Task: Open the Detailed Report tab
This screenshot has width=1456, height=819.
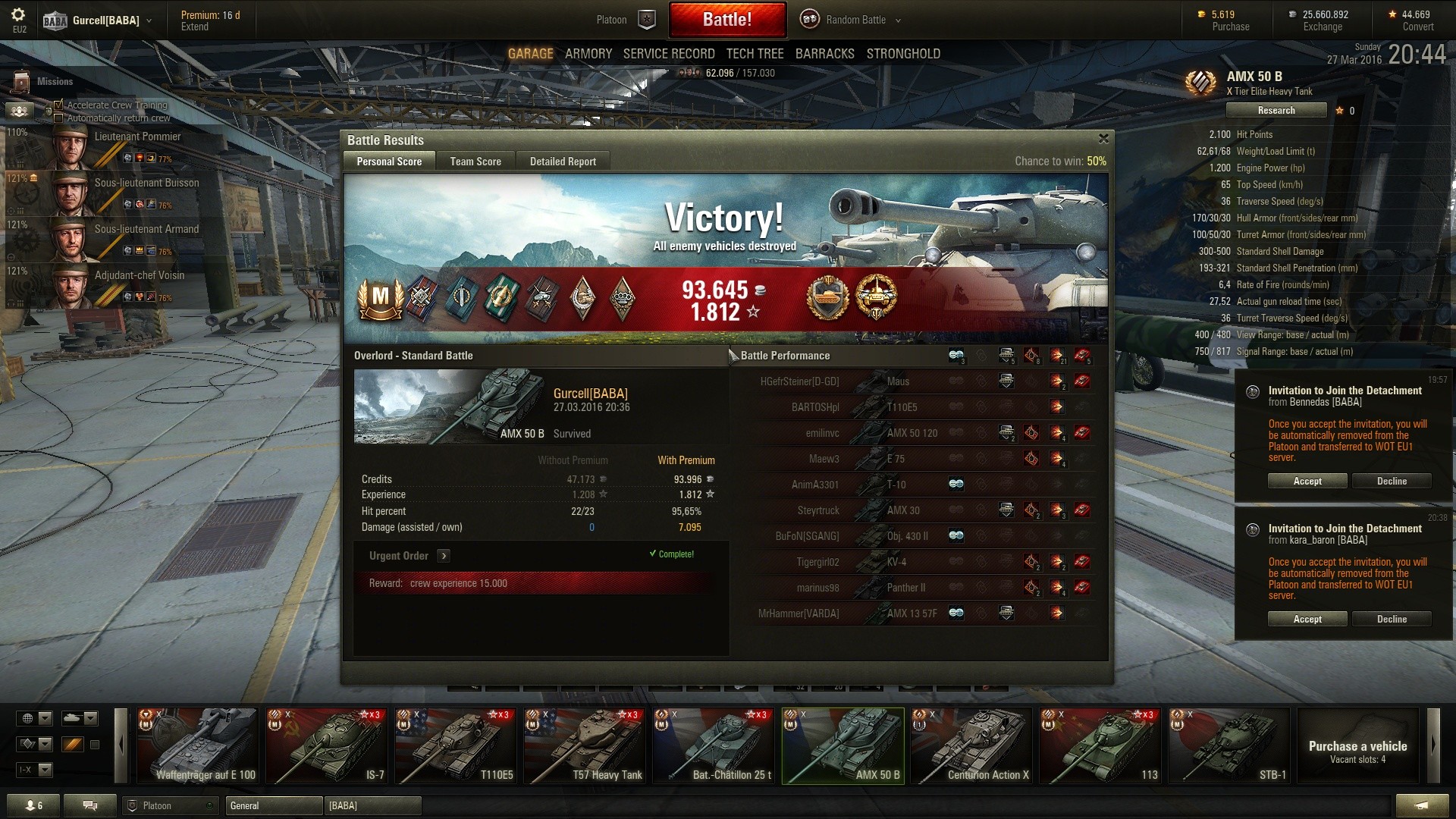Action: [x=563, y=162]
